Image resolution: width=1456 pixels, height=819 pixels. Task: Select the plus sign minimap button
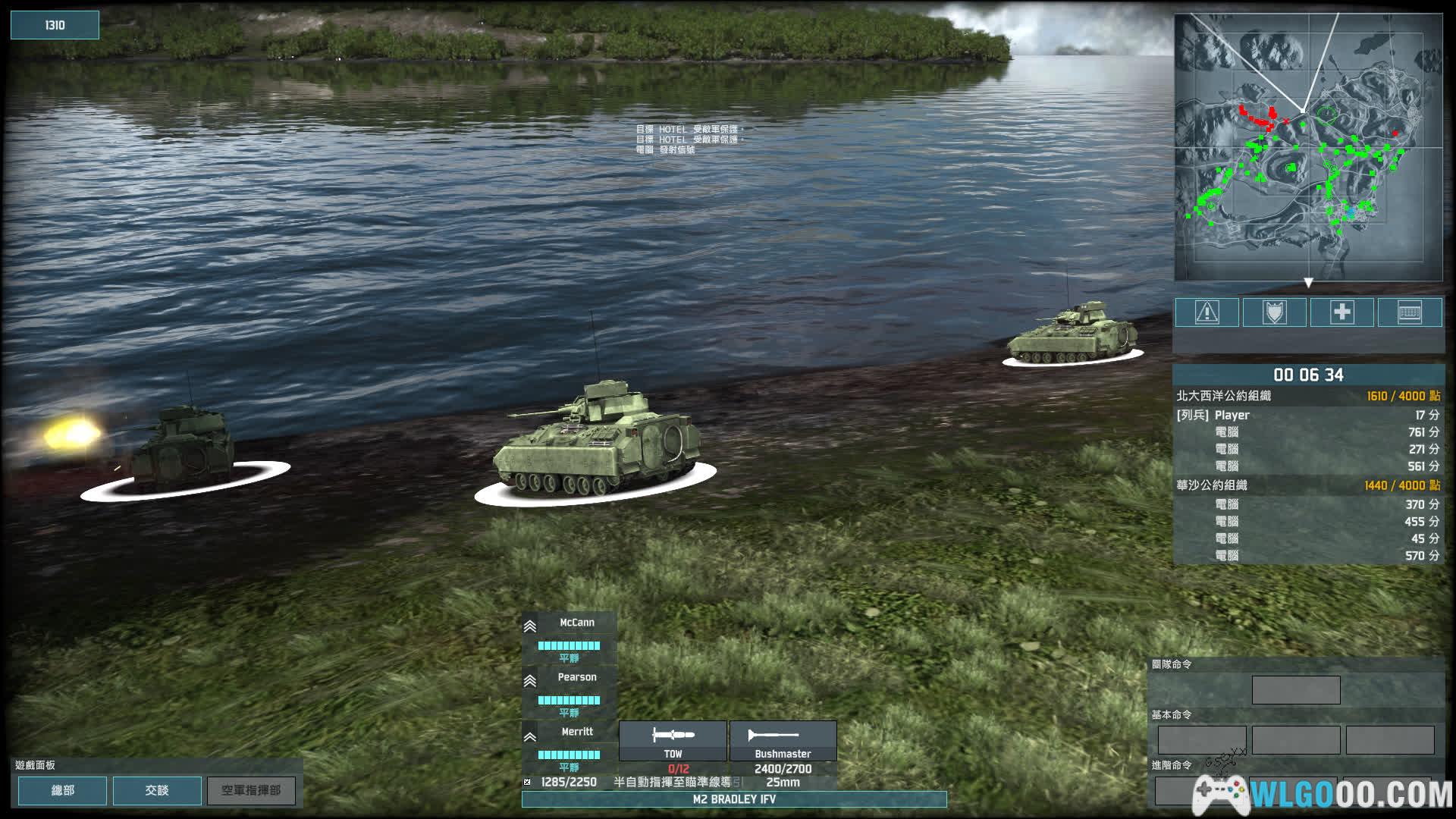coord(1341,312)
